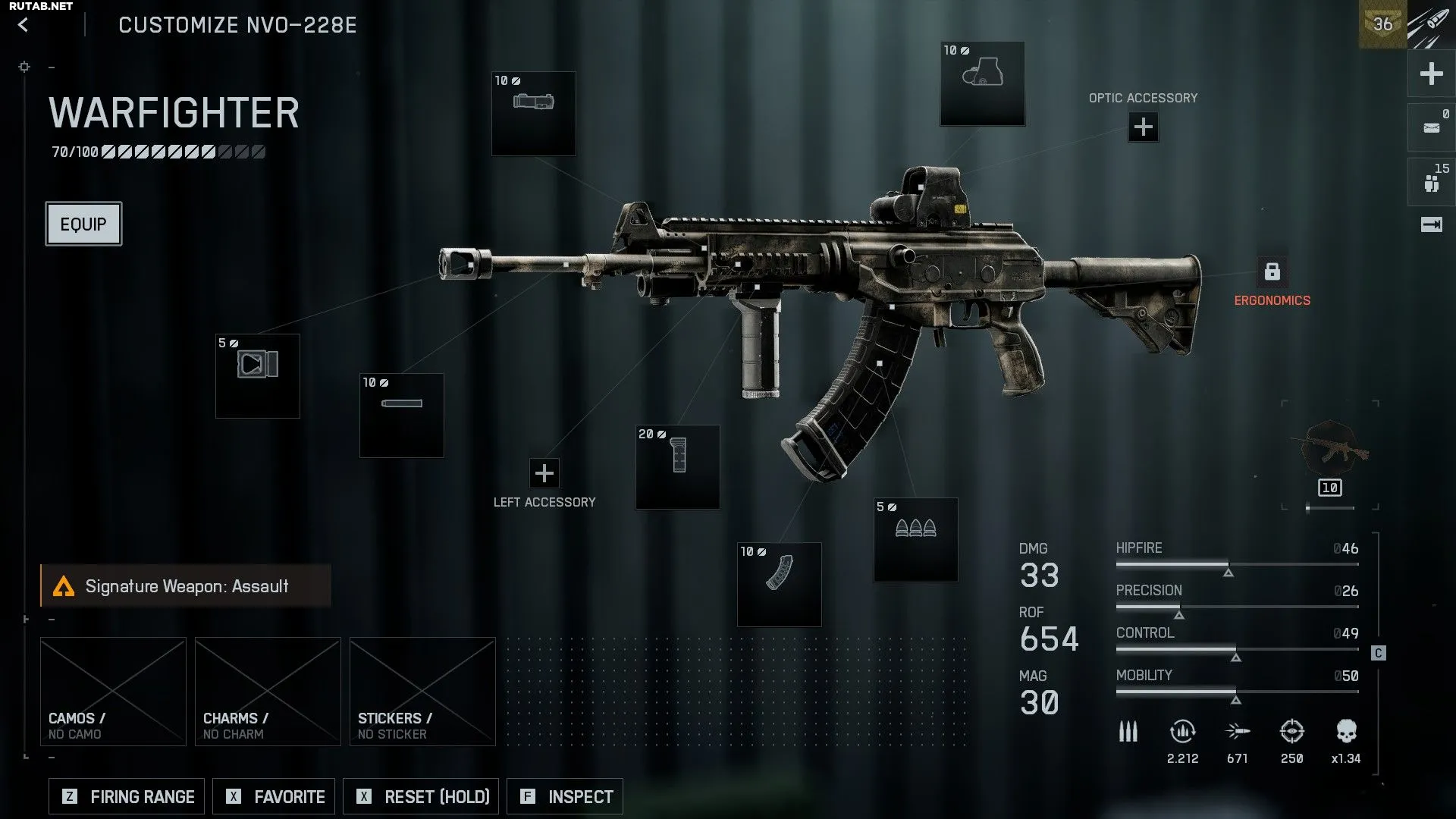The height and width of the screenshot is (819, 1456).
Task: Click the Reset (Hold) button
Action: (421, 796)
